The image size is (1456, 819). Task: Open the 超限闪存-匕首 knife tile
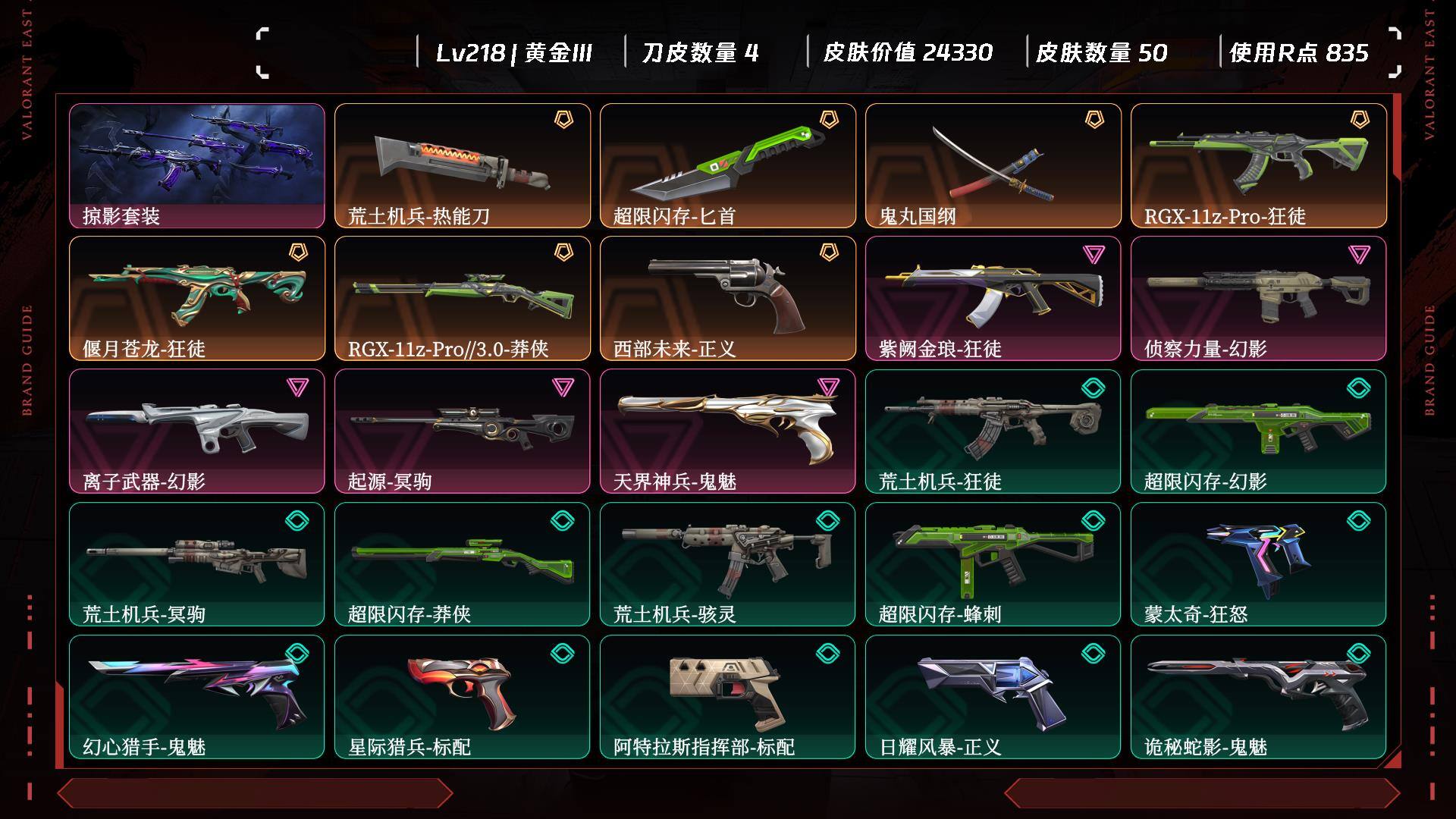[727, 165]
